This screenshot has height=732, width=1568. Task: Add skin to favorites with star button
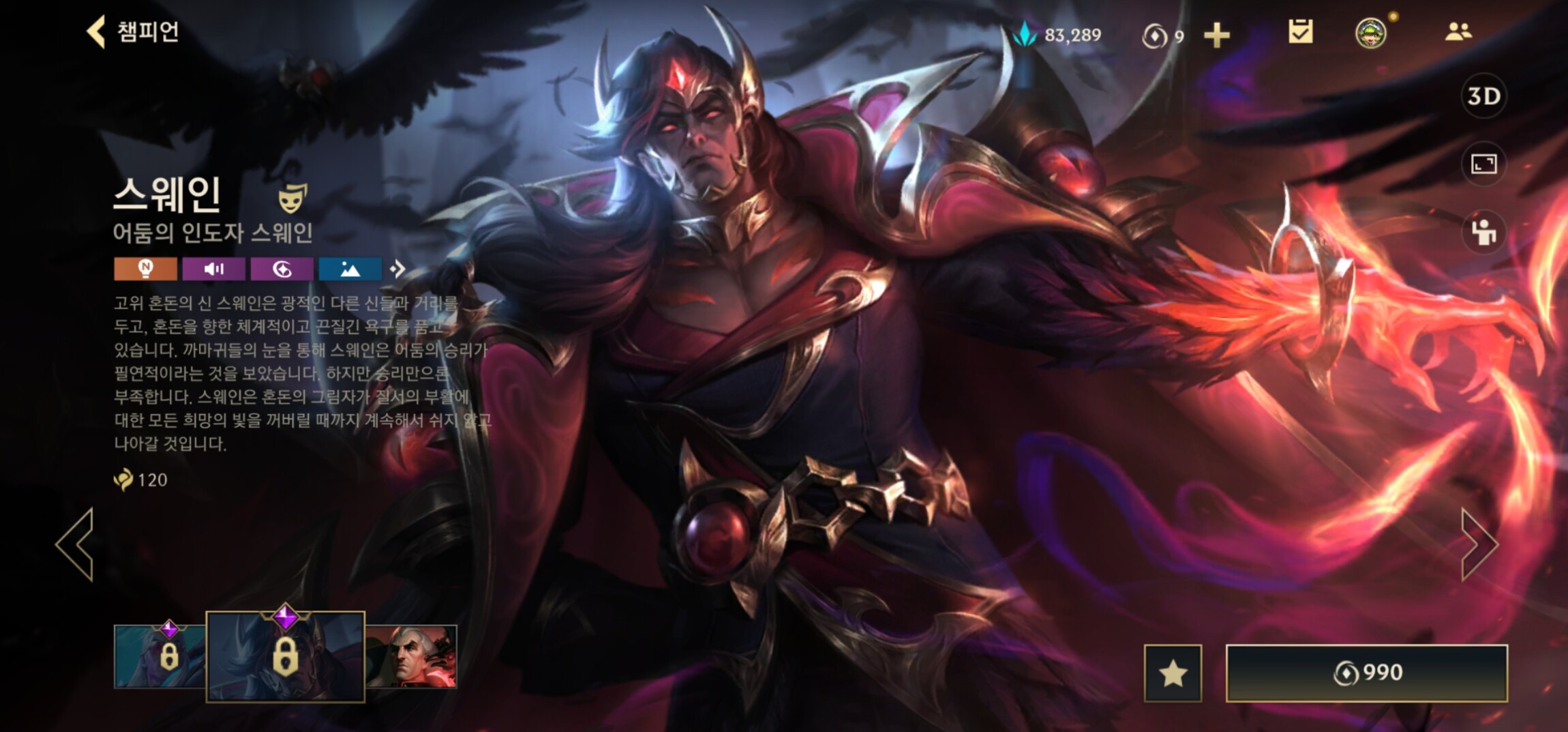[1173, 673]
